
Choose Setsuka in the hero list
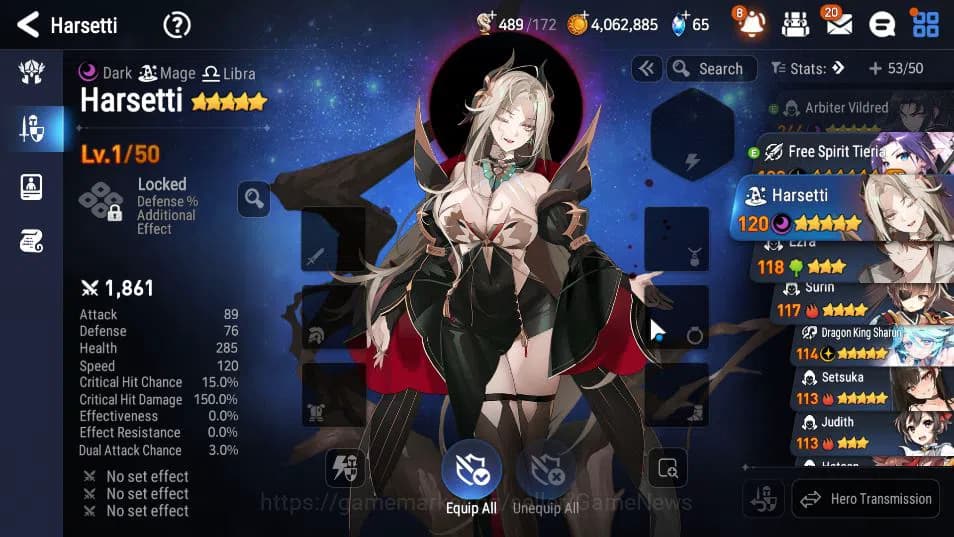click(x=850, y=388)
